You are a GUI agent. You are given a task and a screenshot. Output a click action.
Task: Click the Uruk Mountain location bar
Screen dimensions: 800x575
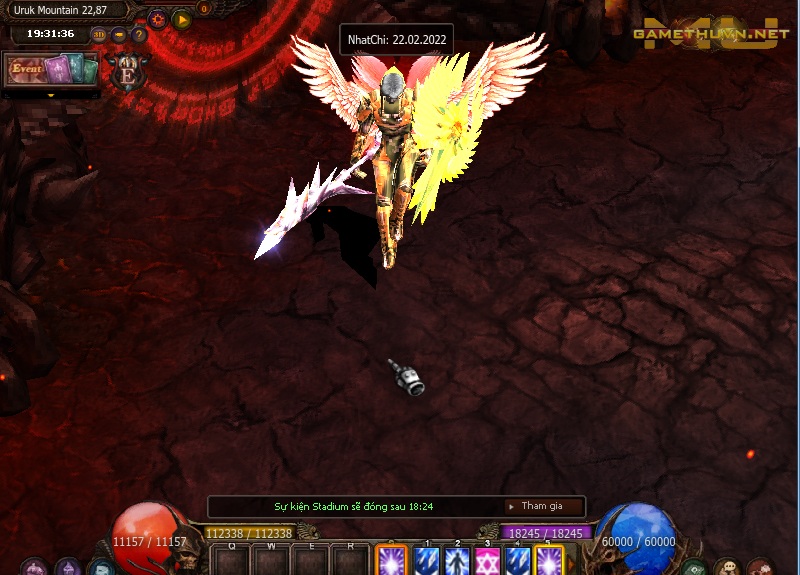click(66, 10)
